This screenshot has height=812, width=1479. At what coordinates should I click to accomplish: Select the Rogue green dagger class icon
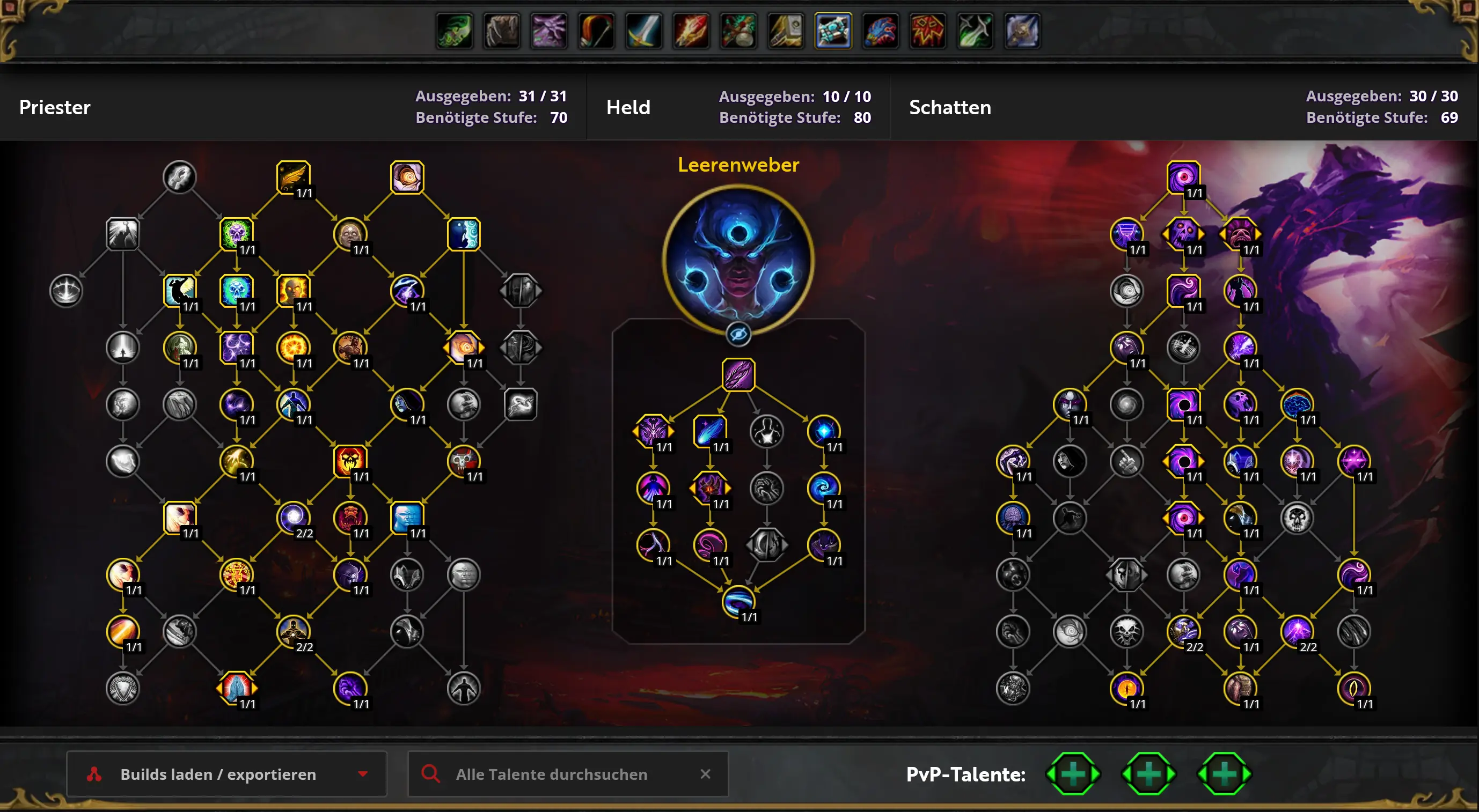975,31
